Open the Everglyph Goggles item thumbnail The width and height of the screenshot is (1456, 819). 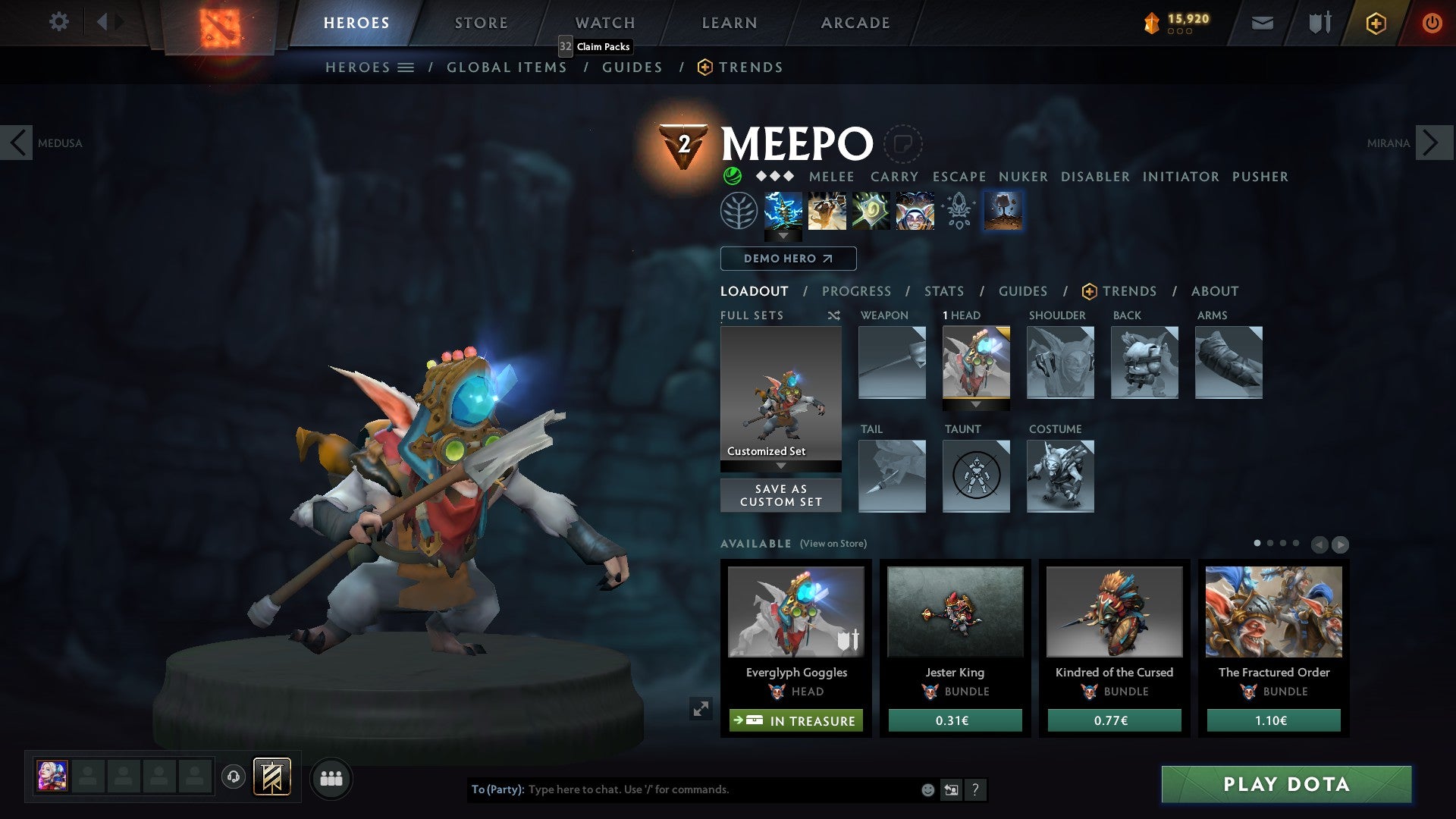click(795, 612)
